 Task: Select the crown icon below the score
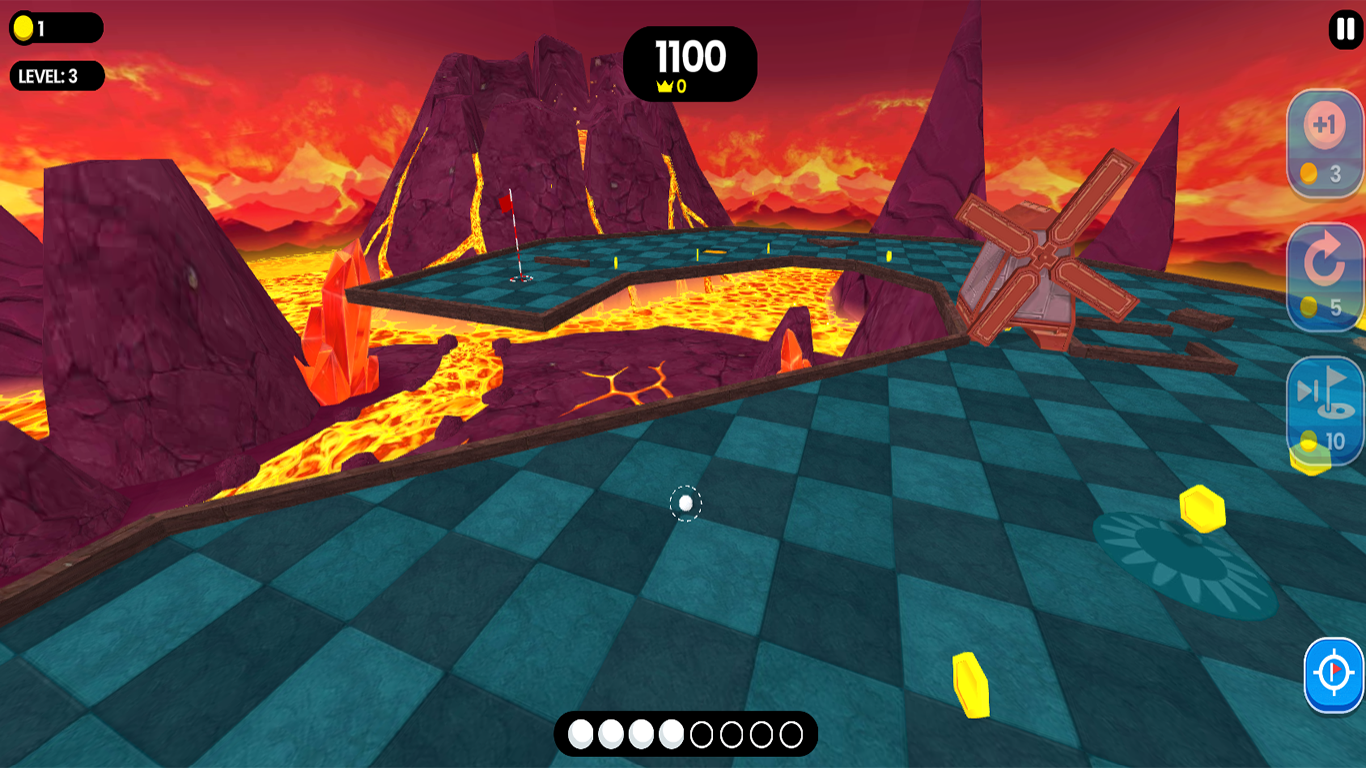[663, 86]
